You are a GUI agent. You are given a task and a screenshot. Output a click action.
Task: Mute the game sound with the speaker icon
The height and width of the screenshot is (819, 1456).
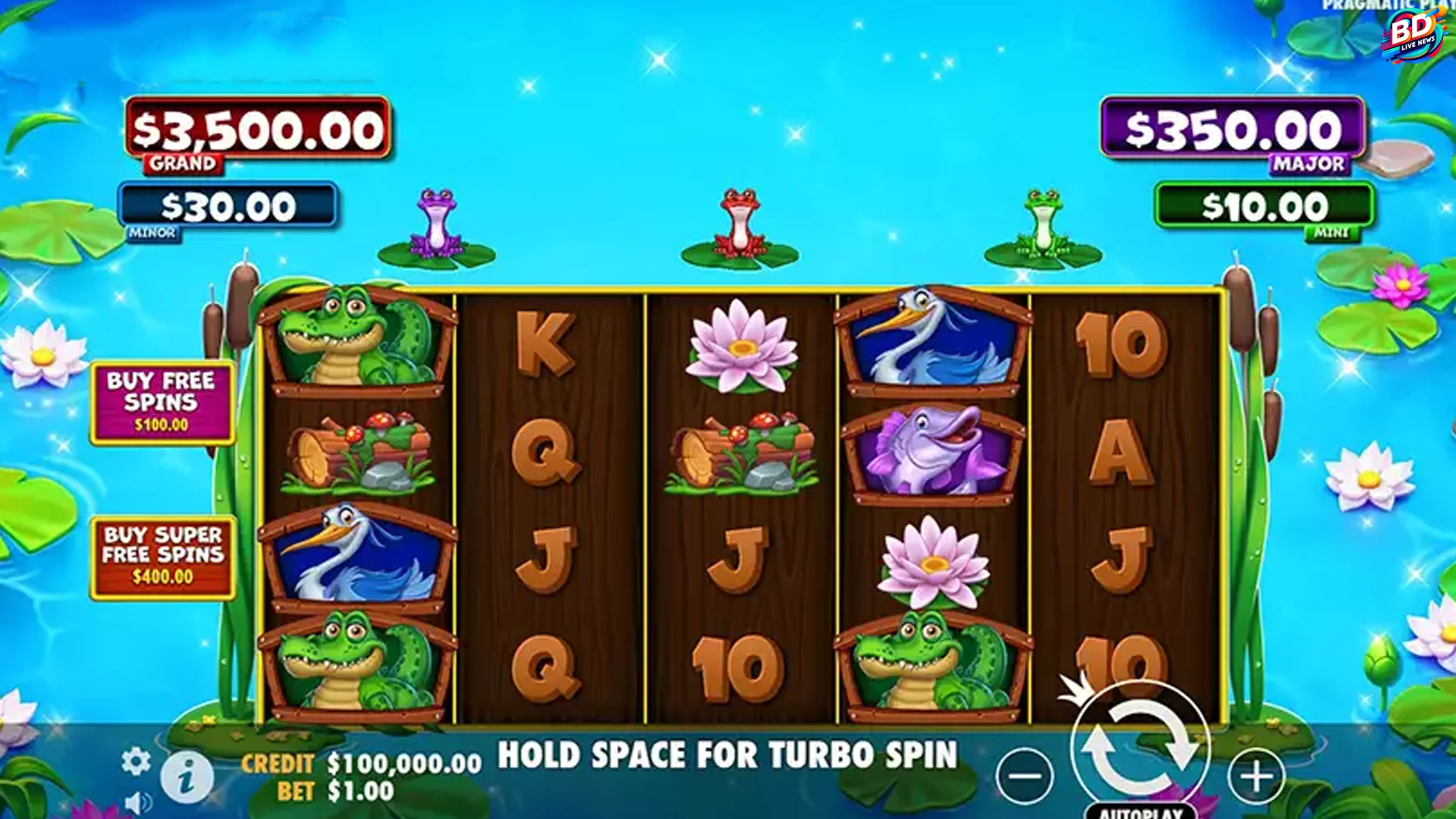(x=136, y=802)
